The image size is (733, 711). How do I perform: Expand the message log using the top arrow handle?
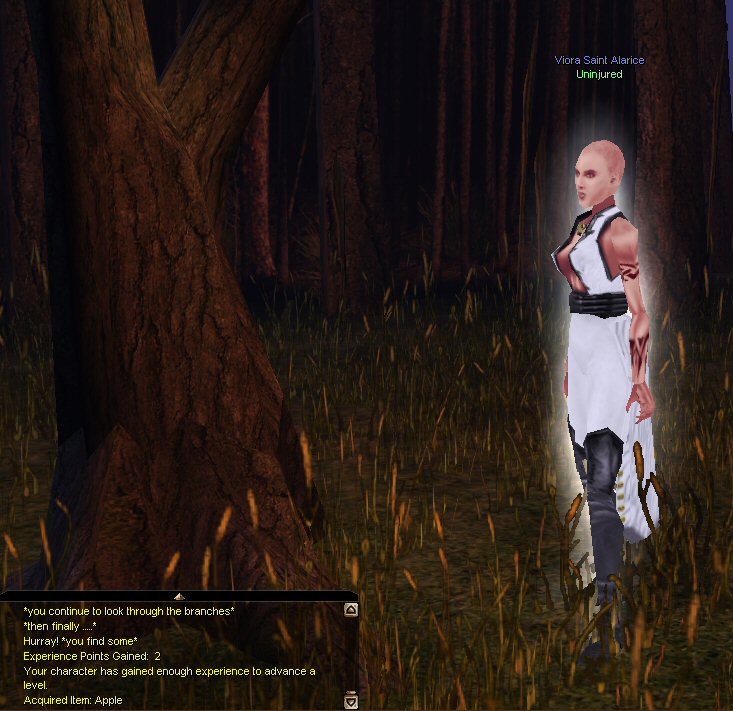coord(178,596)
